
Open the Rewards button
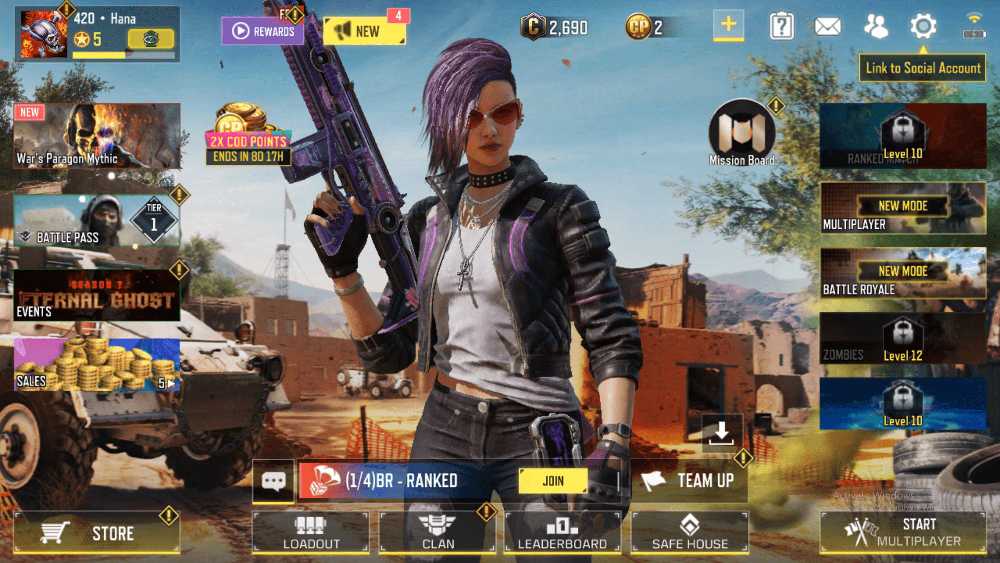[x=263, y=31]
